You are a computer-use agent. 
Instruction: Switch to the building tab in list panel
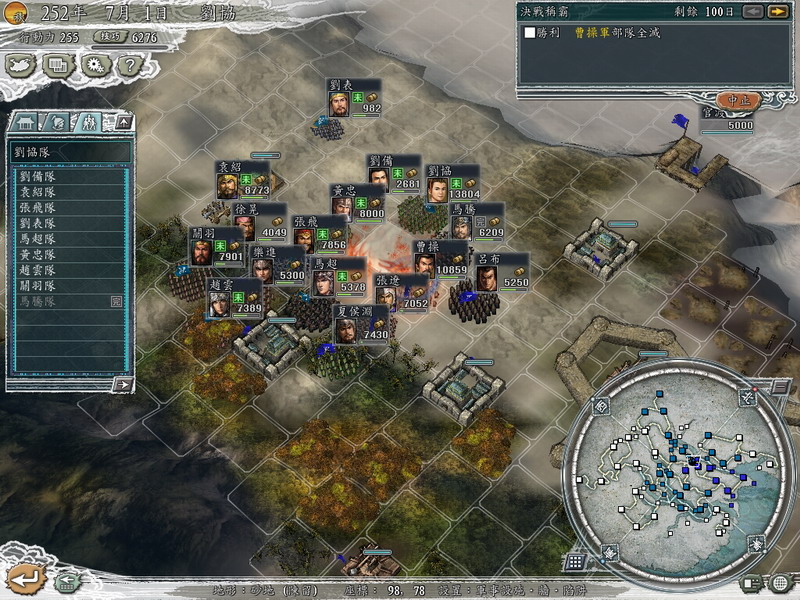(x=24, y=122)
